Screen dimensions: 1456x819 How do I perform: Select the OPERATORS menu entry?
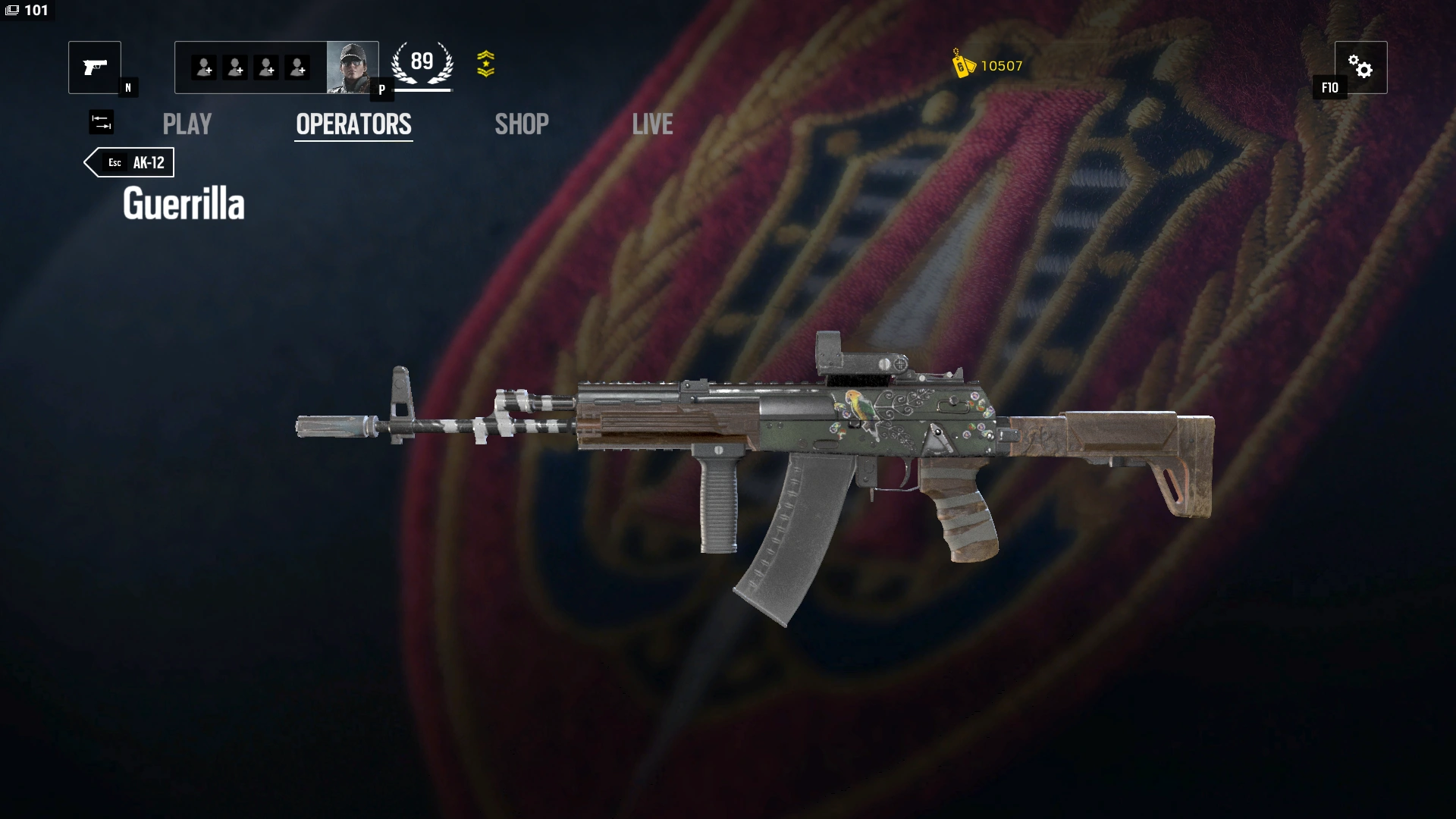[353, 124]
